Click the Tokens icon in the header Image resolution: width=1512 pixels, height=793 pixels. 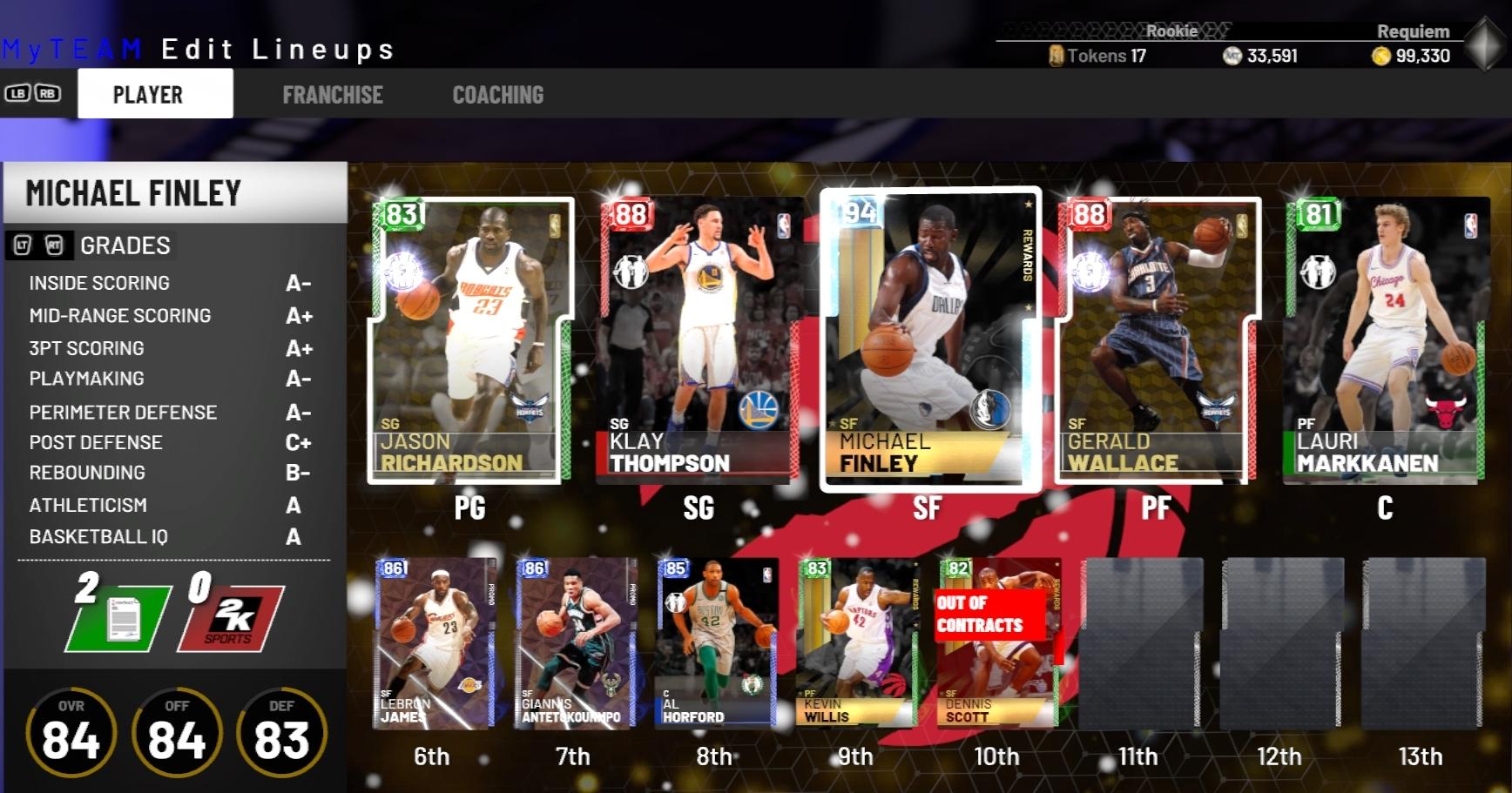click(1056, 56)
